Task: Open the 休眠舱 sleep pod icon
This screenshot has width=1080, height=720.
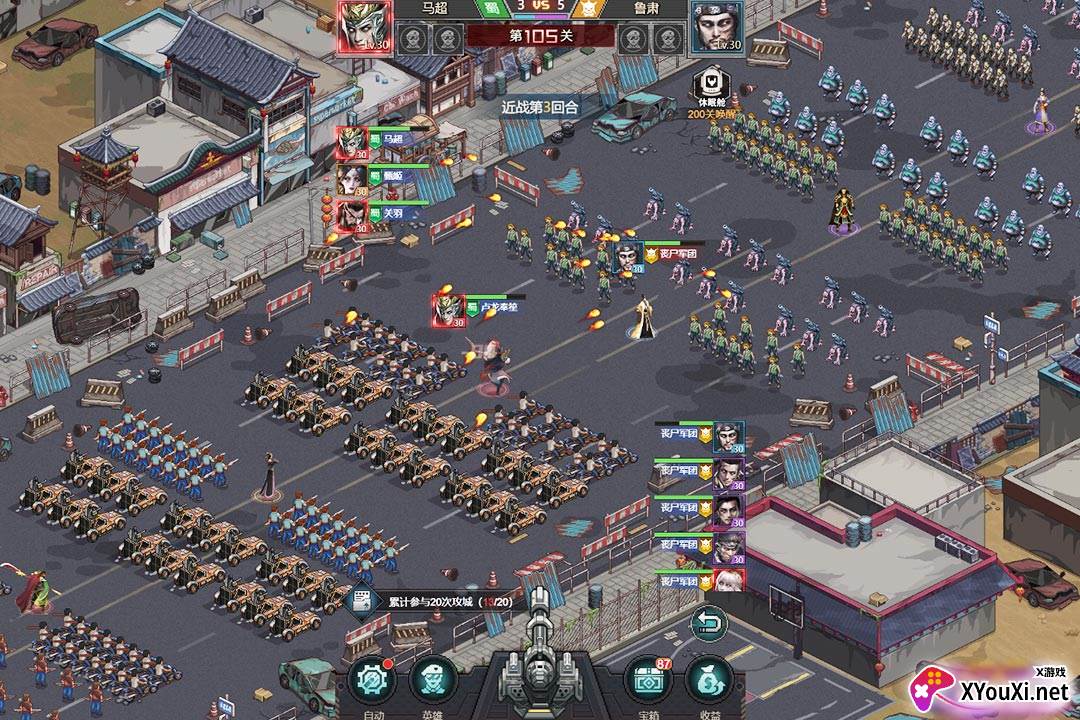Action: click(711, 85)
